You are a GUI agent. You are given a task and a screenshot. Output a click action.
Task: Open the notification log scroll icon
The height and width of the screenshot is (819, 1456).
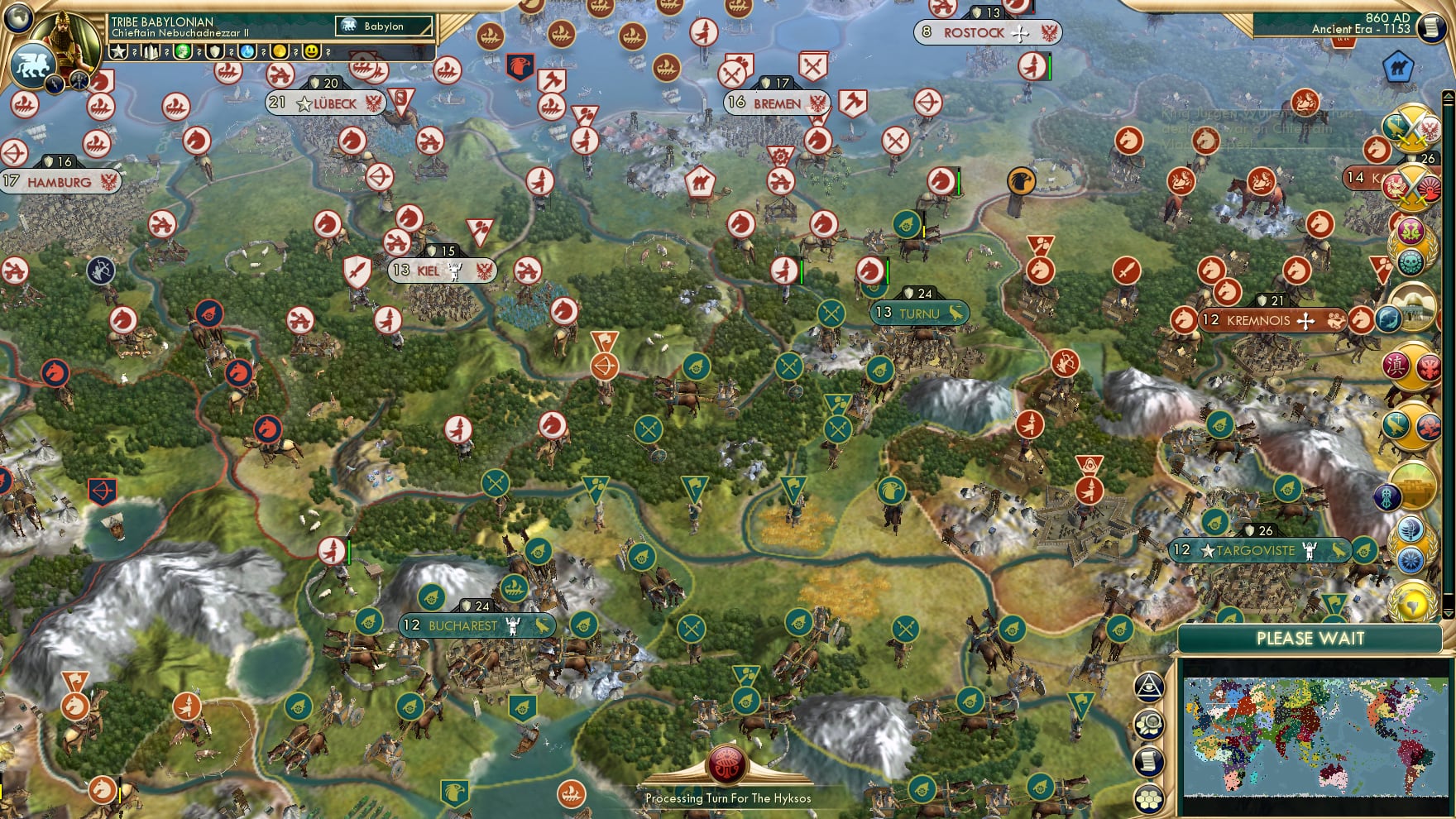pyautogui.click(x=1150, y=761)
